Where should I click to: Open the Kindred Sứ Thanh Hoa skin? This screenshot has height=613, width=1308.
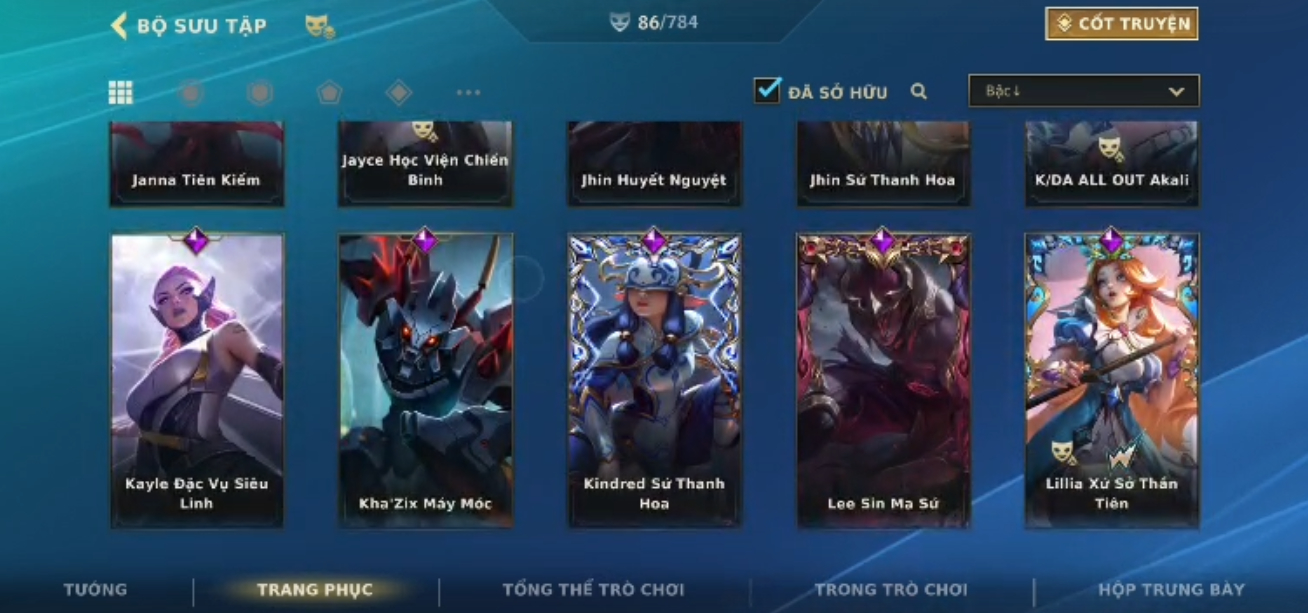pos(654,380)
